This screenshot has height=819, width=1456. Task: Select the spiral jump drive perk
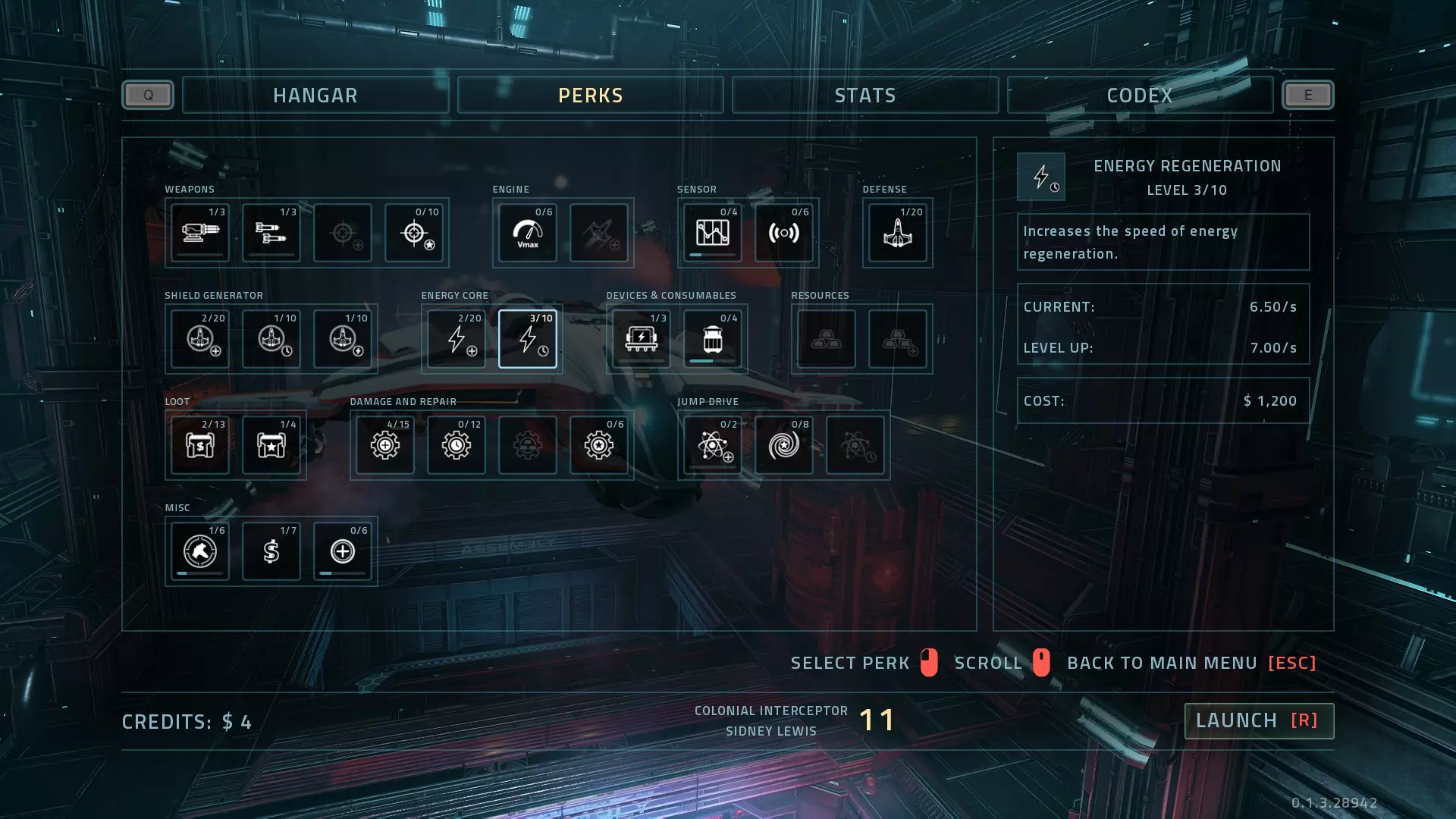tap(784, 445)
